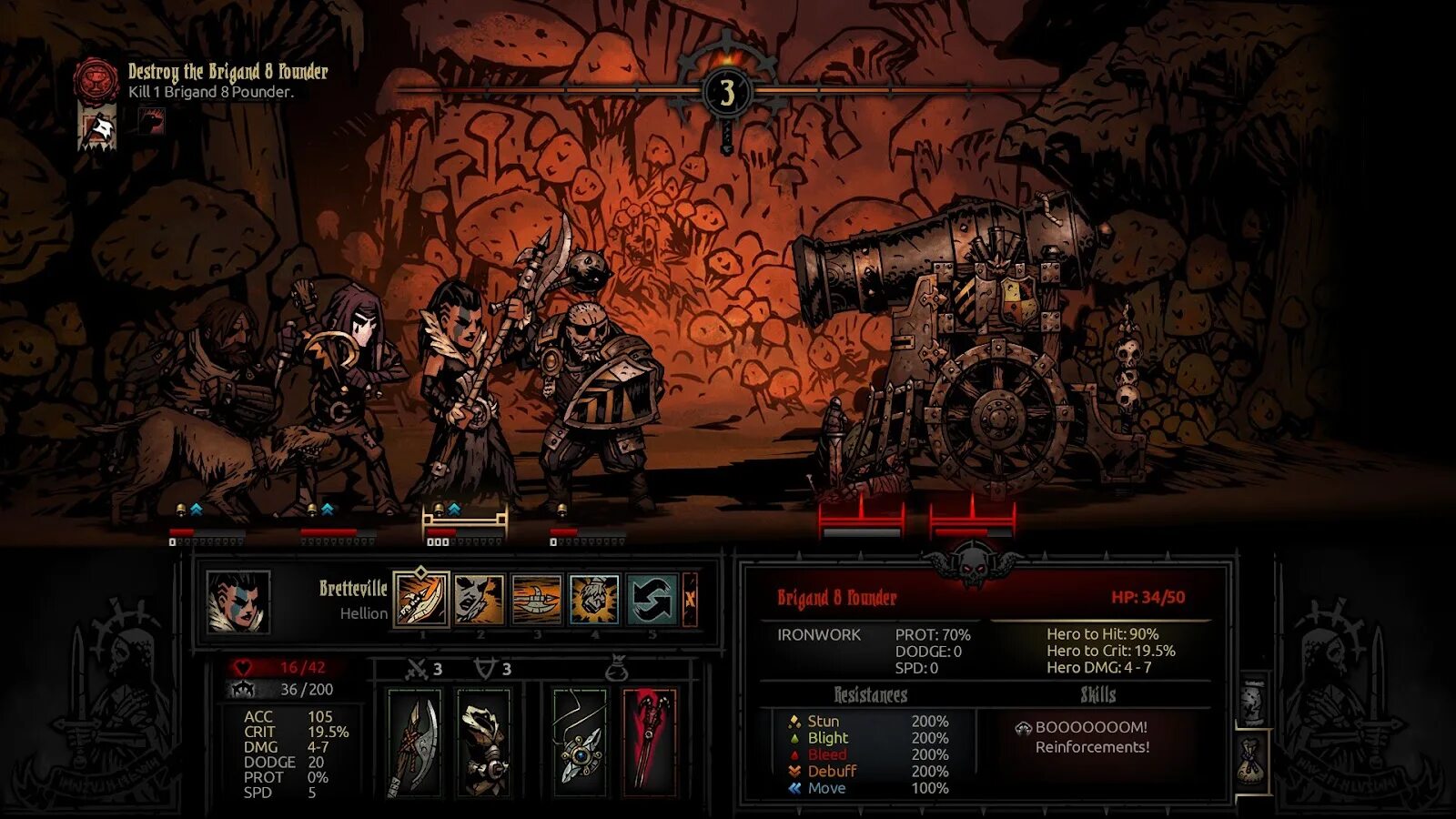This screenshot has height=819, width=1456.
Task: Select the blue gem amulet trinket
Action: point(580,742)
